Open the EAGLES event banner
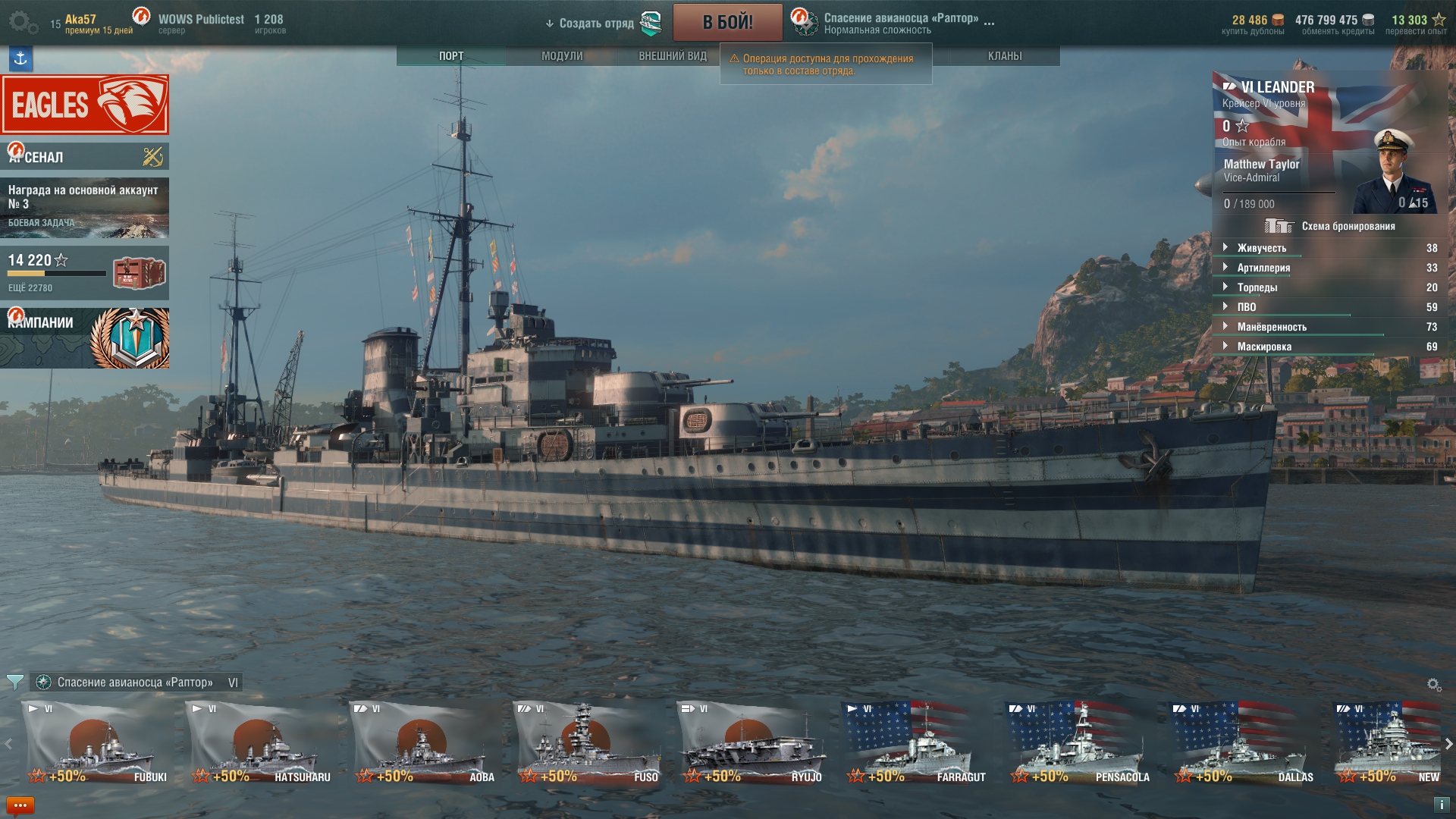This screenshot has width=1456, height=819. [85, 105]
